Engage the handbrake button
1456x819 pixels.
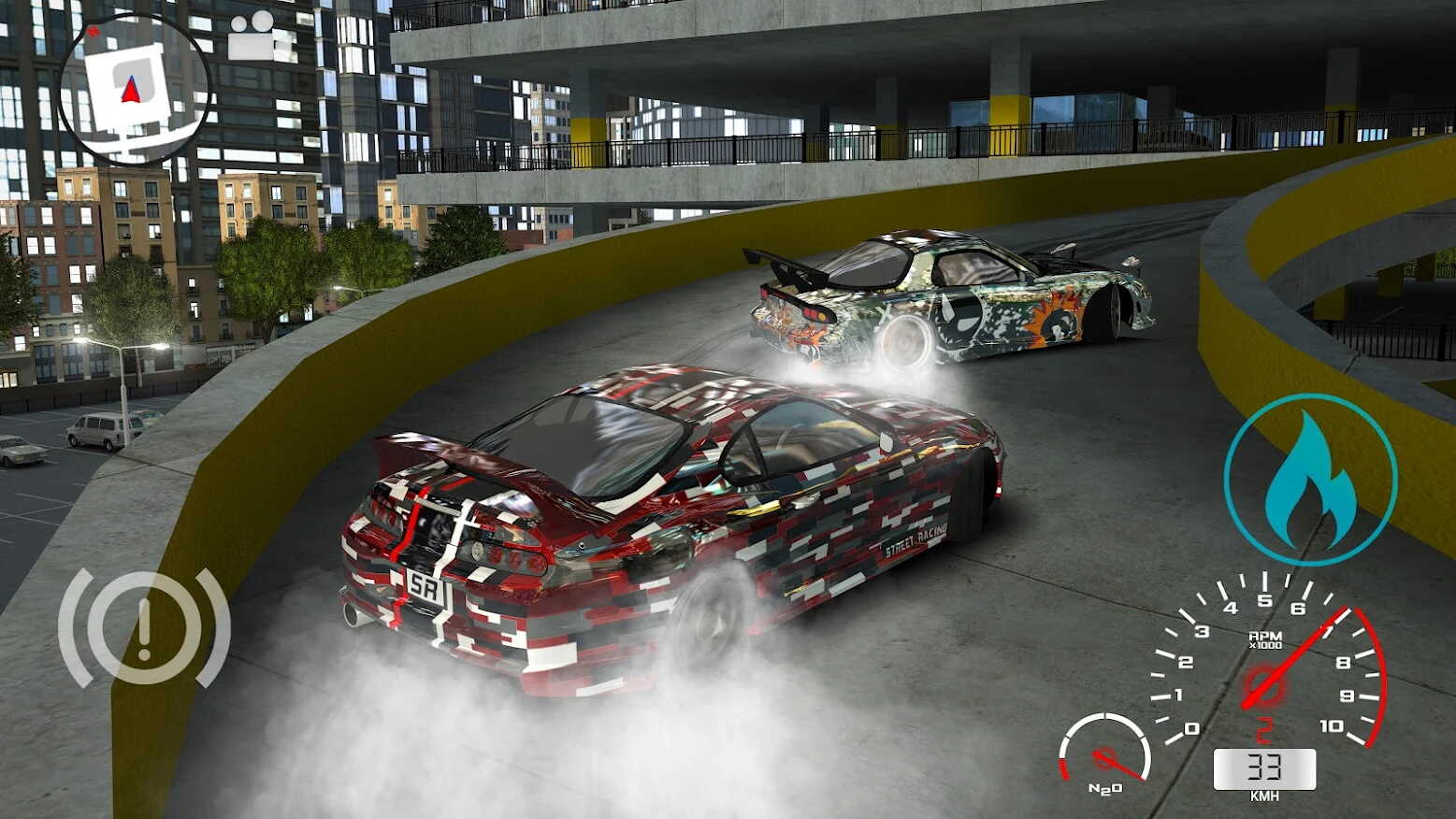point(144,627)
